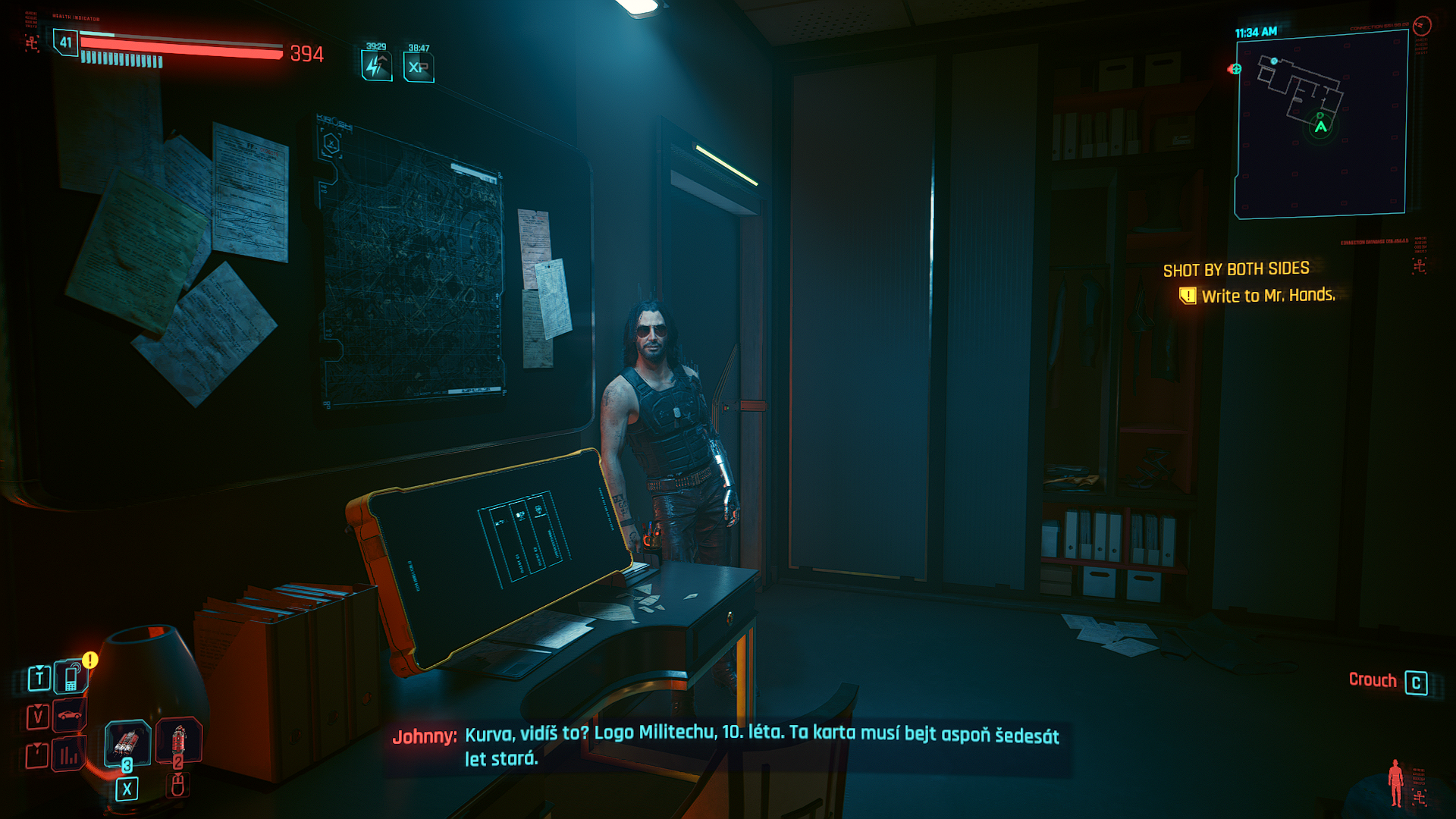Select the green player arrow on minimap
Viewport: 1456px width, 819px height.
[1321, 127]
